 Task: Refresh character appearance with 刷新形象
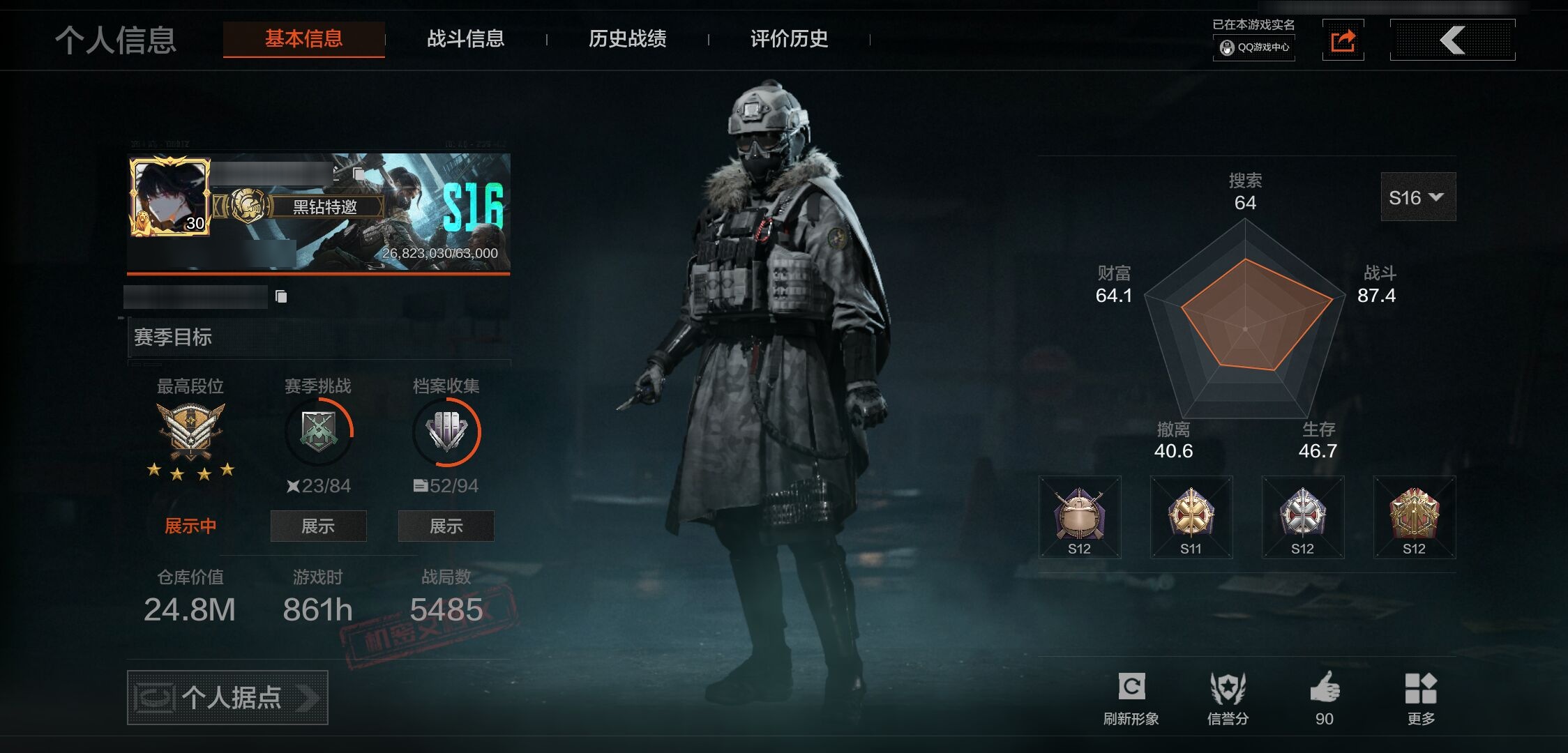coord(1131,698)
